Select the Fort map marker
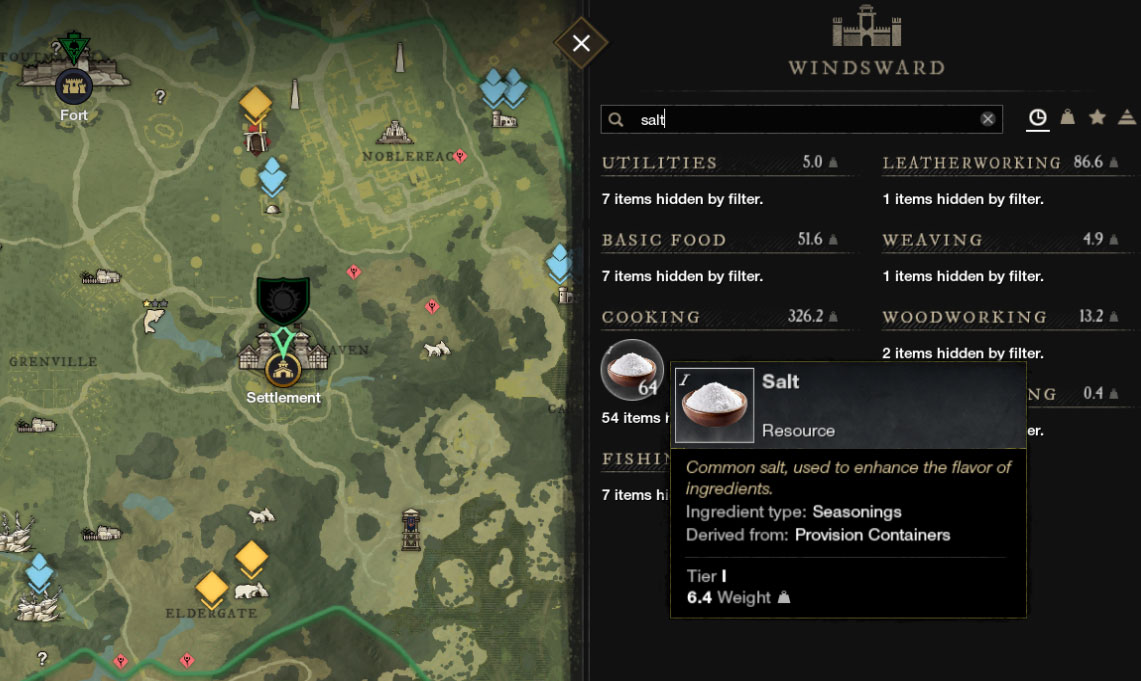 pos(73,87)
